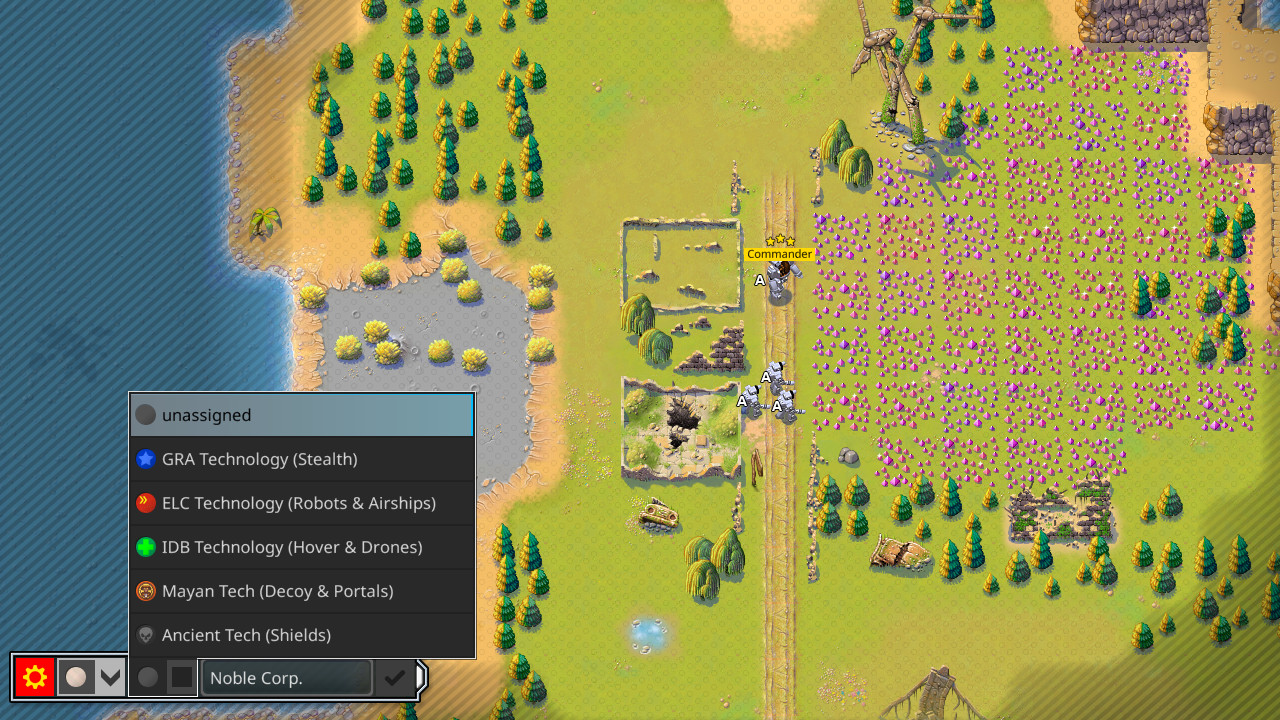Open the chevron dropdown beside the color circle
The image size is (1280, 720).
click(x=110, y=677)
